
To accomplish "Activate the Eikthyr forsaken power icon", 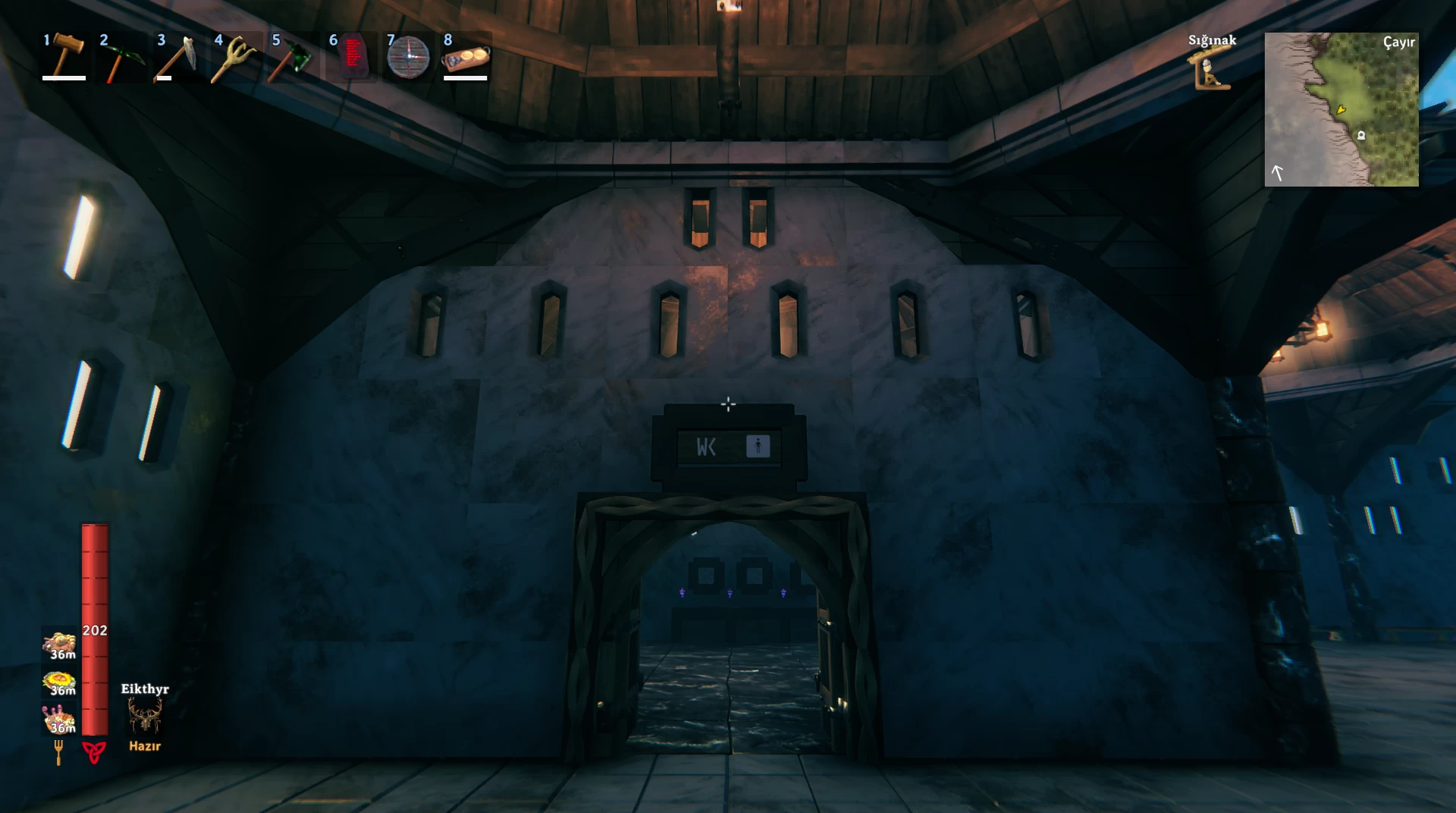I will click(144, 716).
